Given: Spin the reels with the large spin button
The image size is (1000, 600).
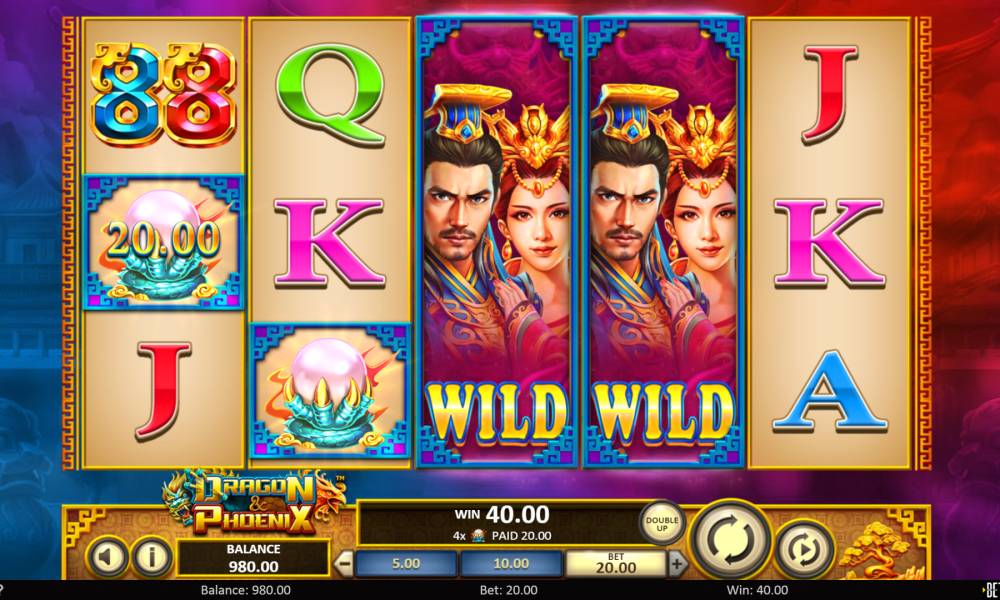Looking at the screenshot, I should [x=732, y=542].
